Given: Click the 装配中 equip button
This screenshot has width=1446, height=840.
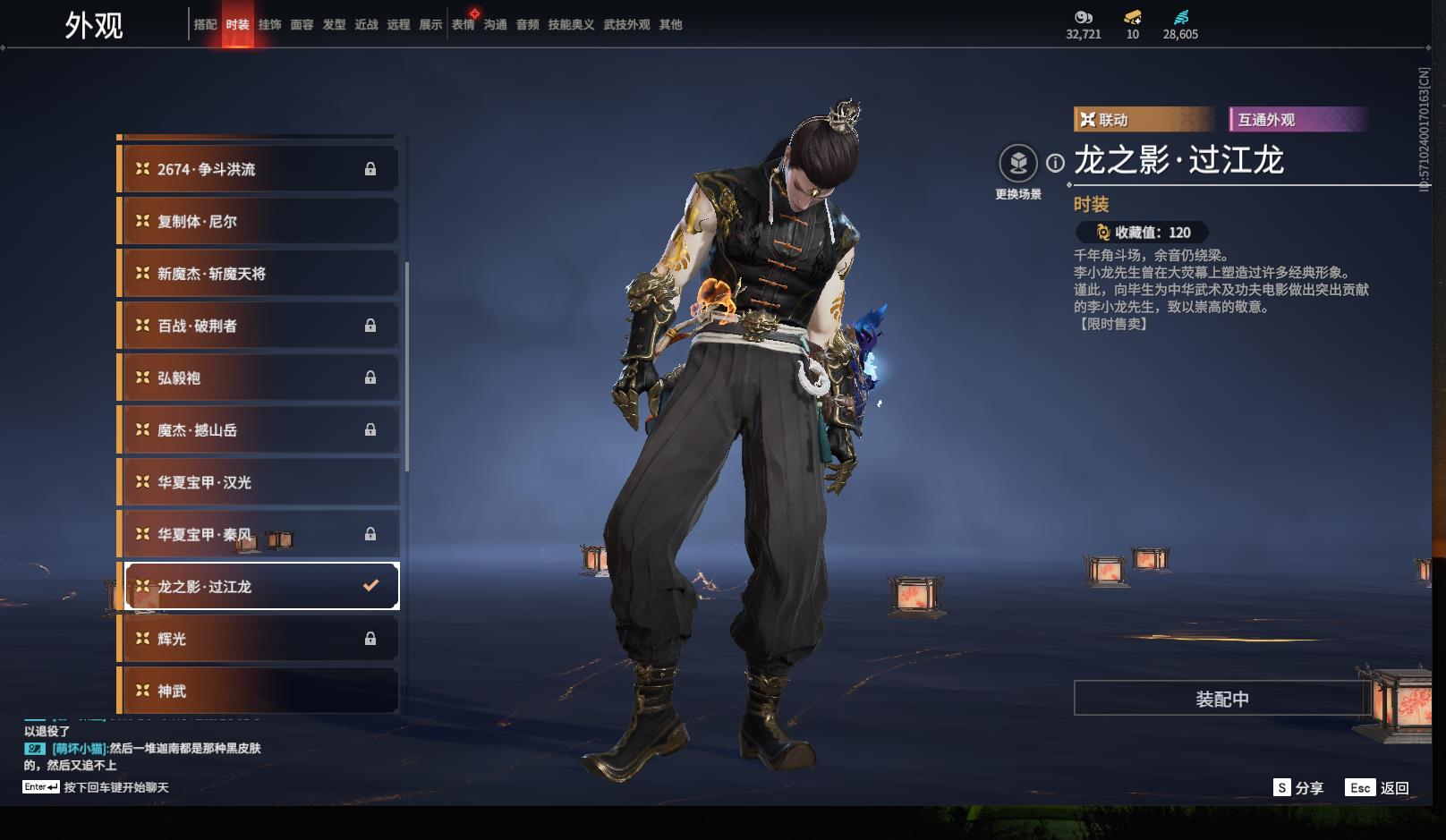Looking at the screenshot, I should [1221, 699].
